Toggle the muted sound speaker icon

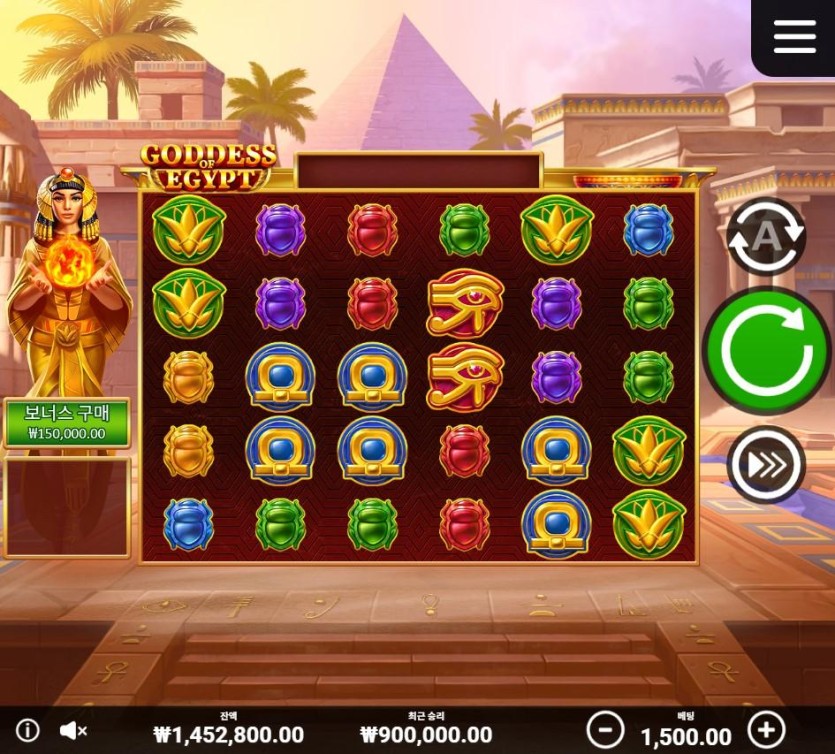tap(73, 730)
